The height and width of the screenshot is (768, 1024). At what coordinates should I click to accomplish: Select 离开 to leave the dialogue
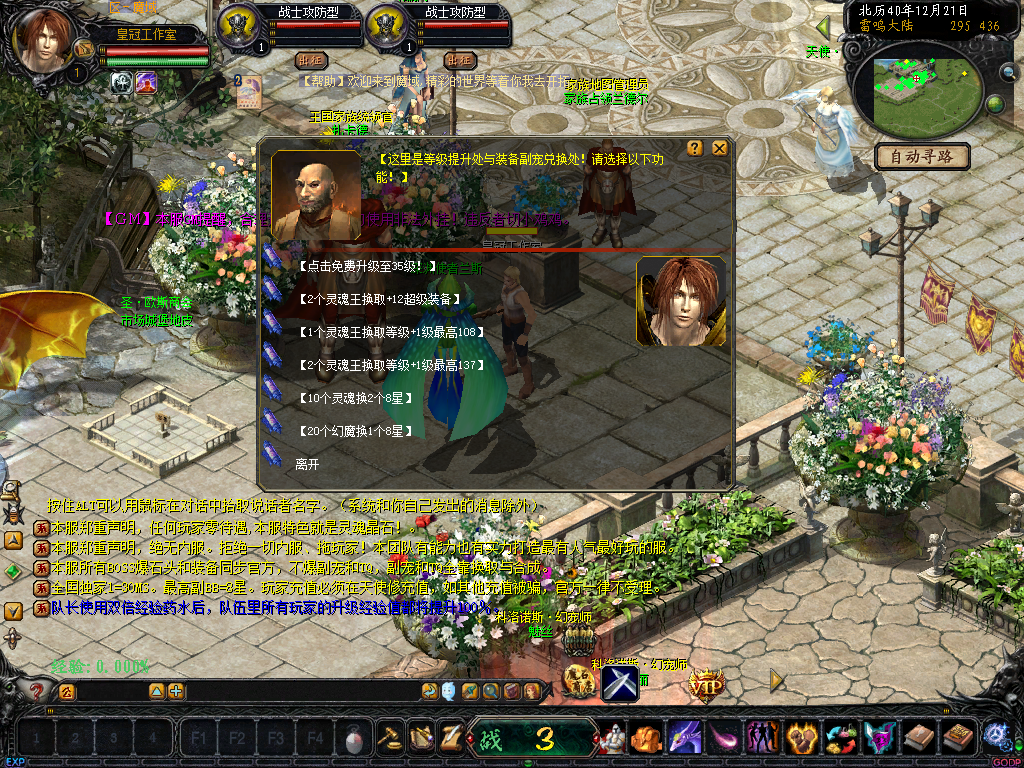pos(307,464)
